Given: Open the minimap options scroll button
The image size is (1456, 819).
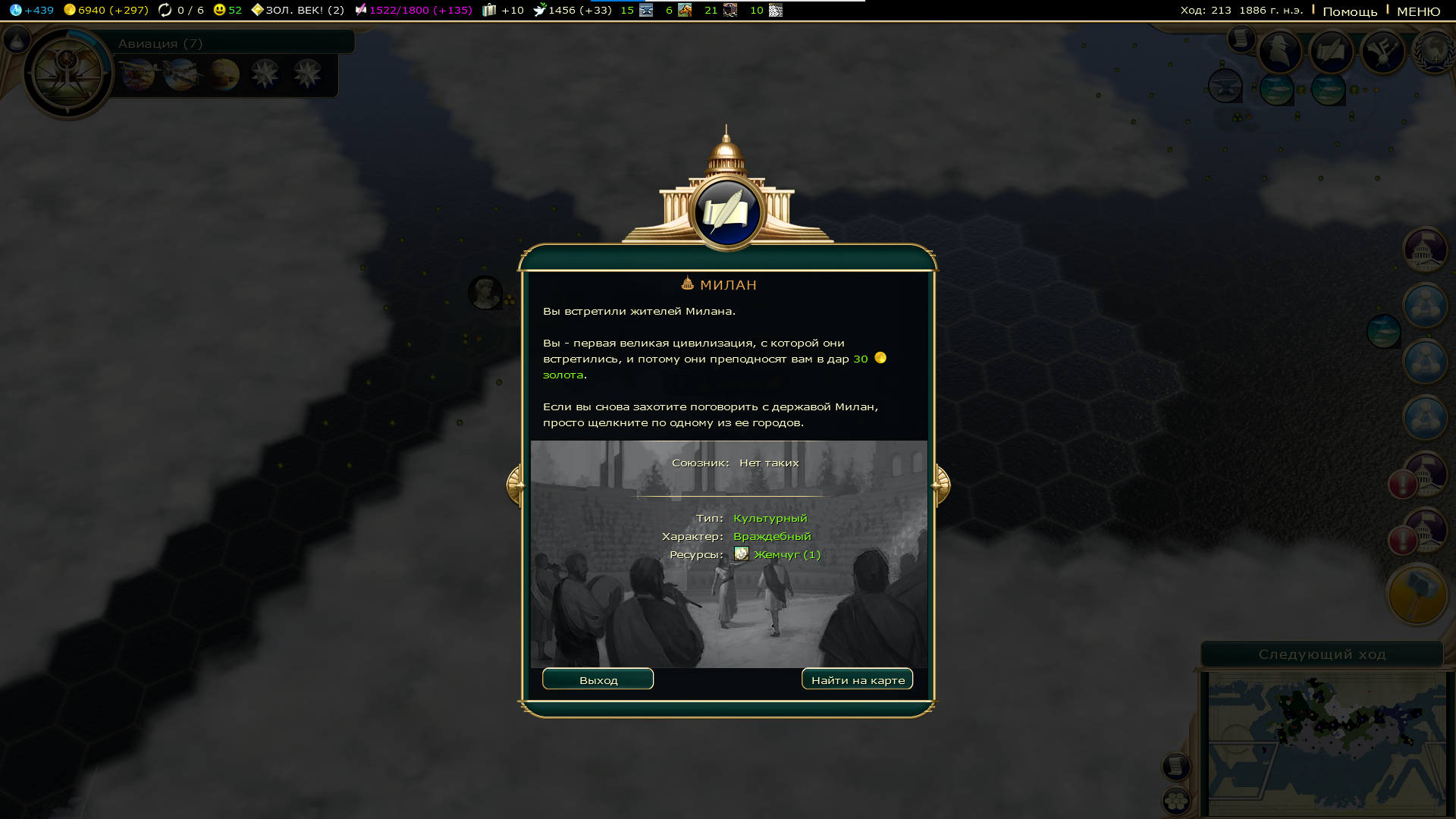Looking at the screenshot, I should point(1175,767).
